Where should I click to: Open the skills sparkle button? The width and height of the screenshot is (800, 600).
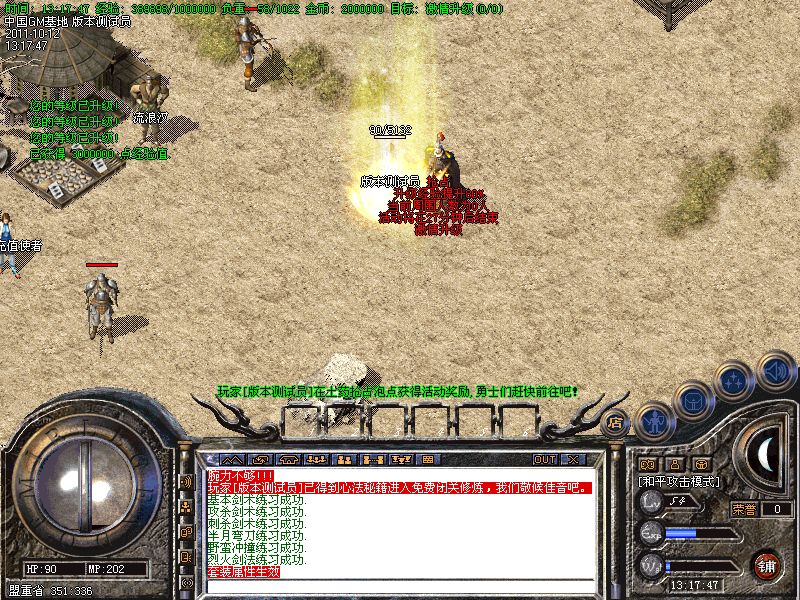(x=734, y=382)
